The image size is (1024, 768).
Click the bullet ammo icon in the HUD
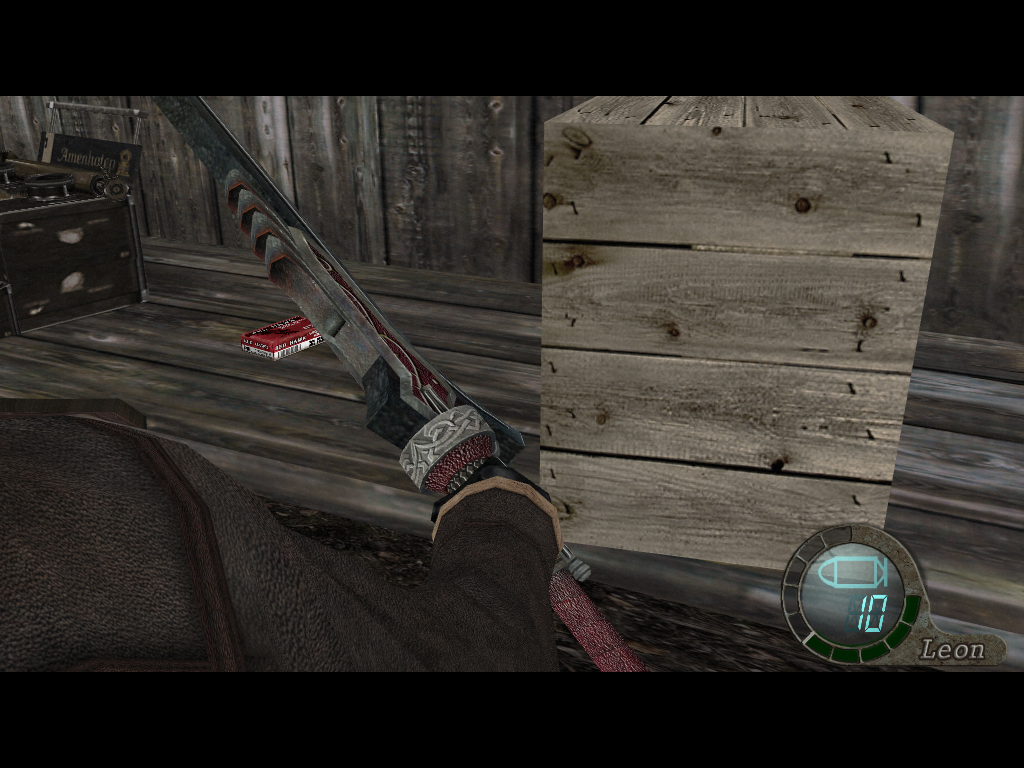pyautogui.click(x=851, y=573)
